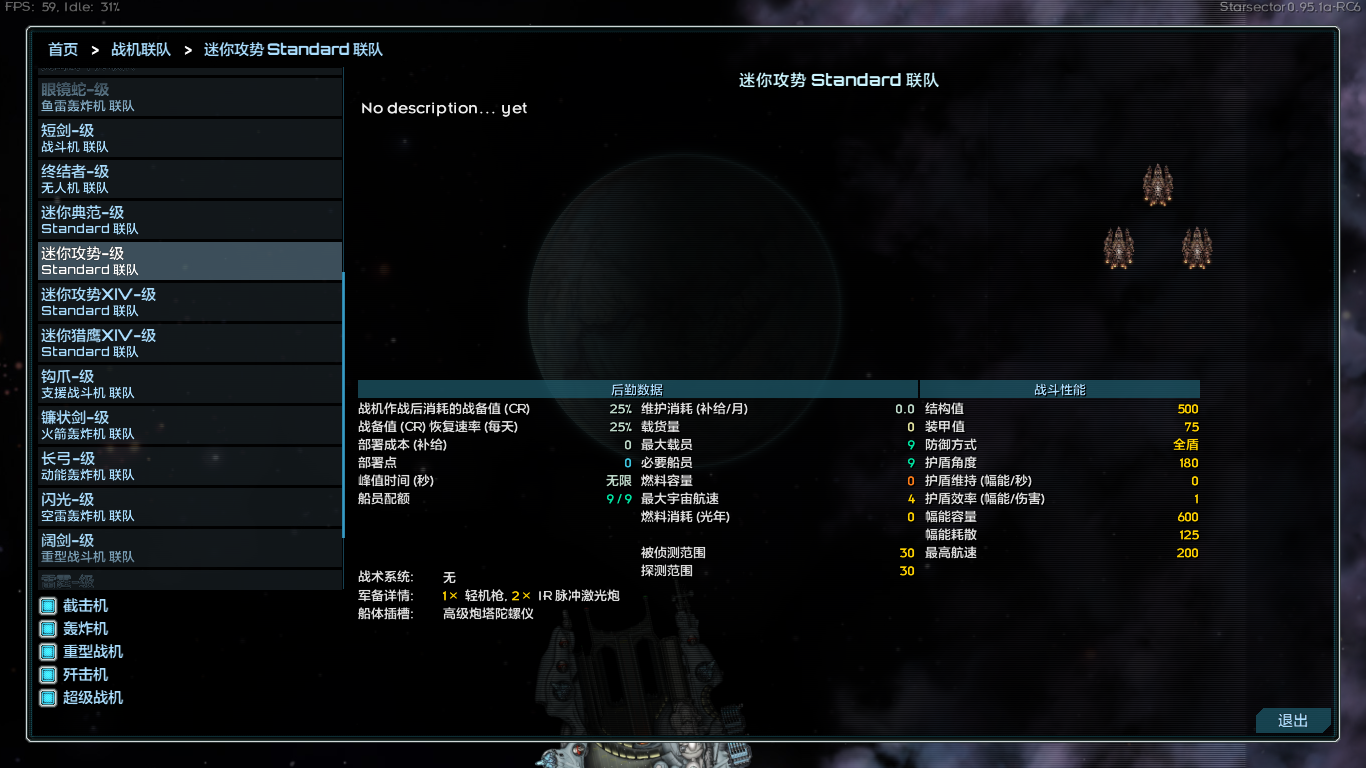Click the bottom-left fighter sprite in formation

click(1118, 248)
